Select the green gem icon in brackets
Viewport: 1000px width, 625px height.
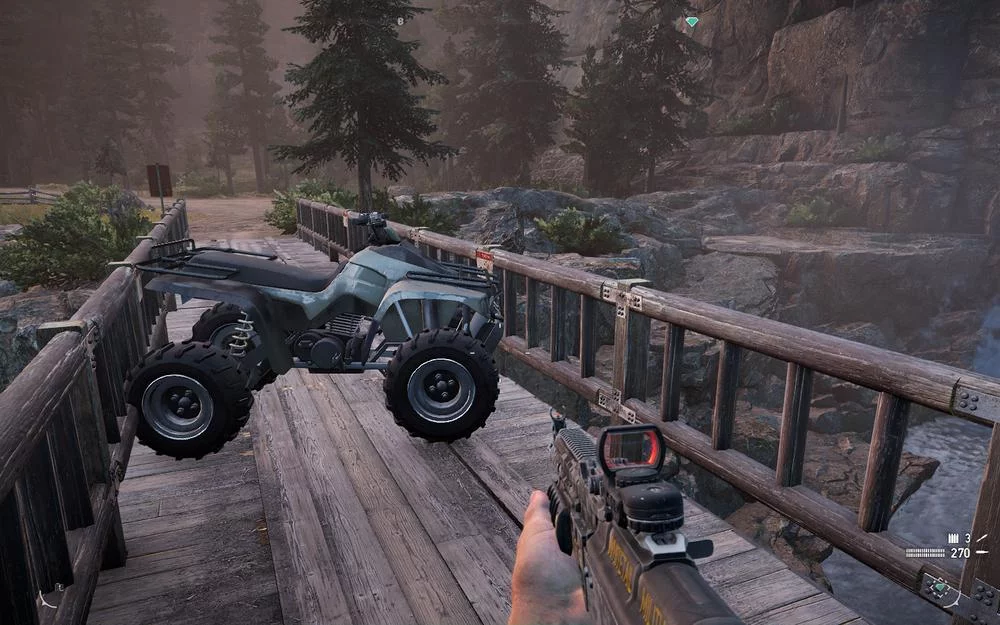[942, 588]
